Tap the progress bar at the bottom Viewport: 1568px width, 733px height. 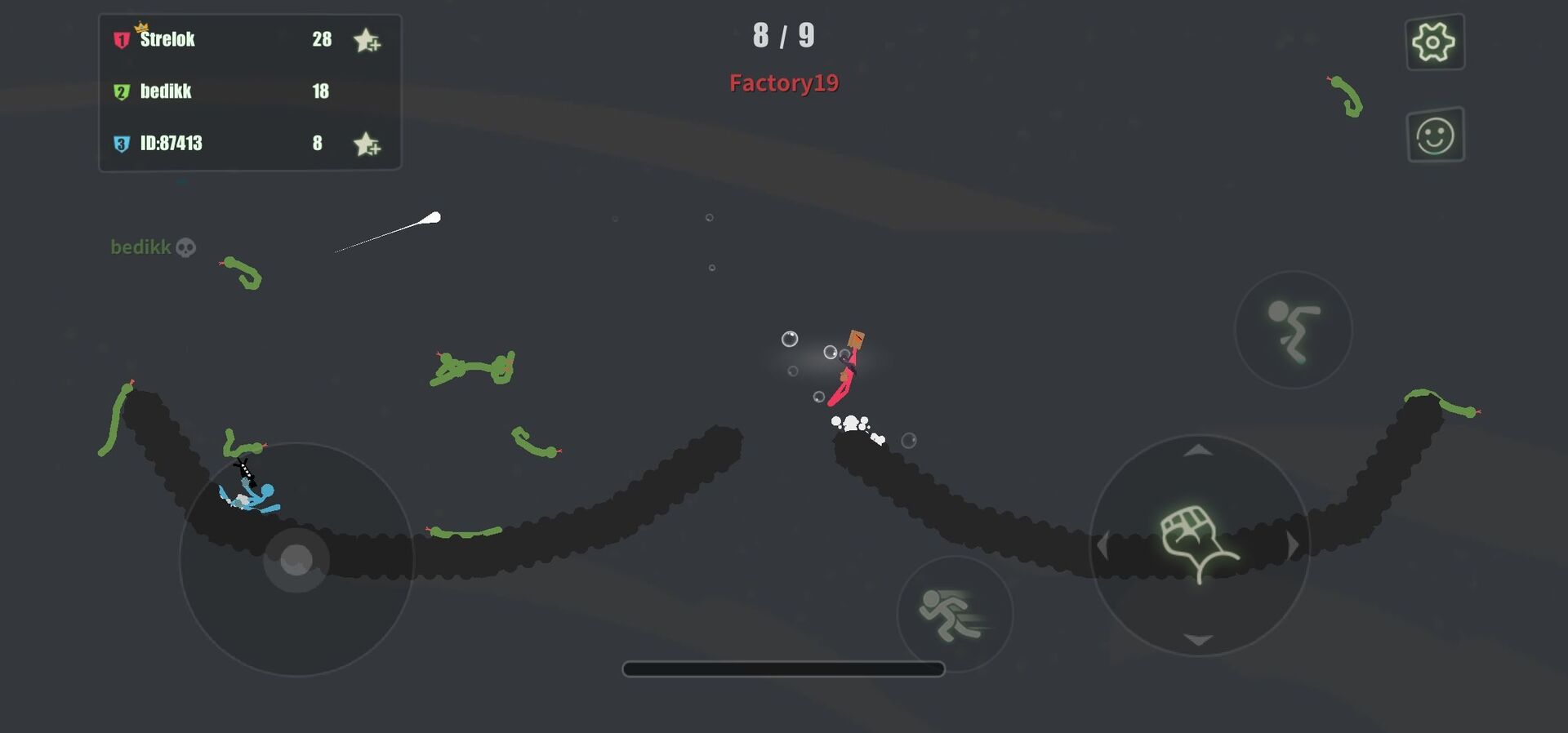tap(783, 669)
